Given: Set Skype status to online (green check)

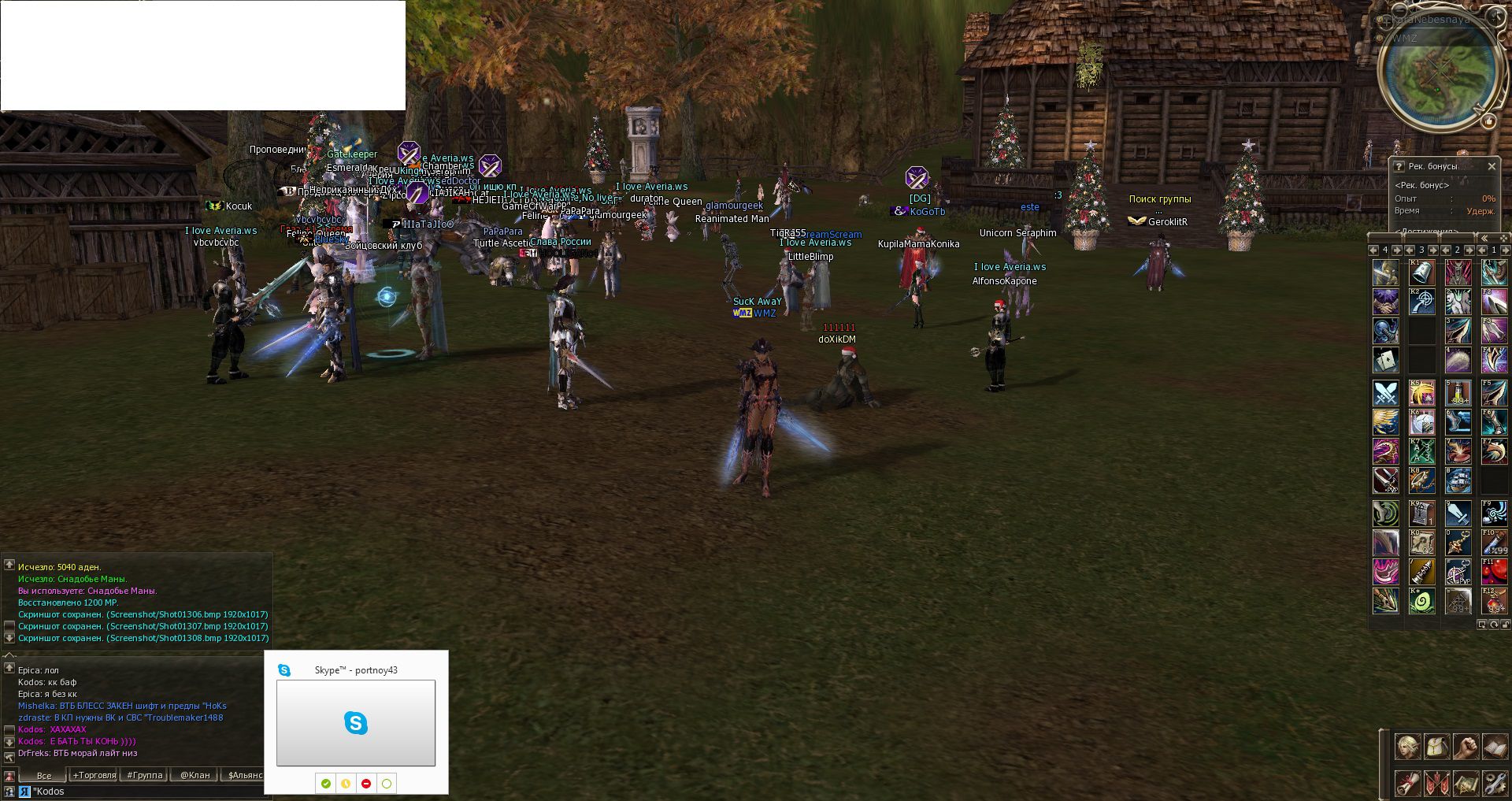Looking at the screenshot, I should (326, 784).
